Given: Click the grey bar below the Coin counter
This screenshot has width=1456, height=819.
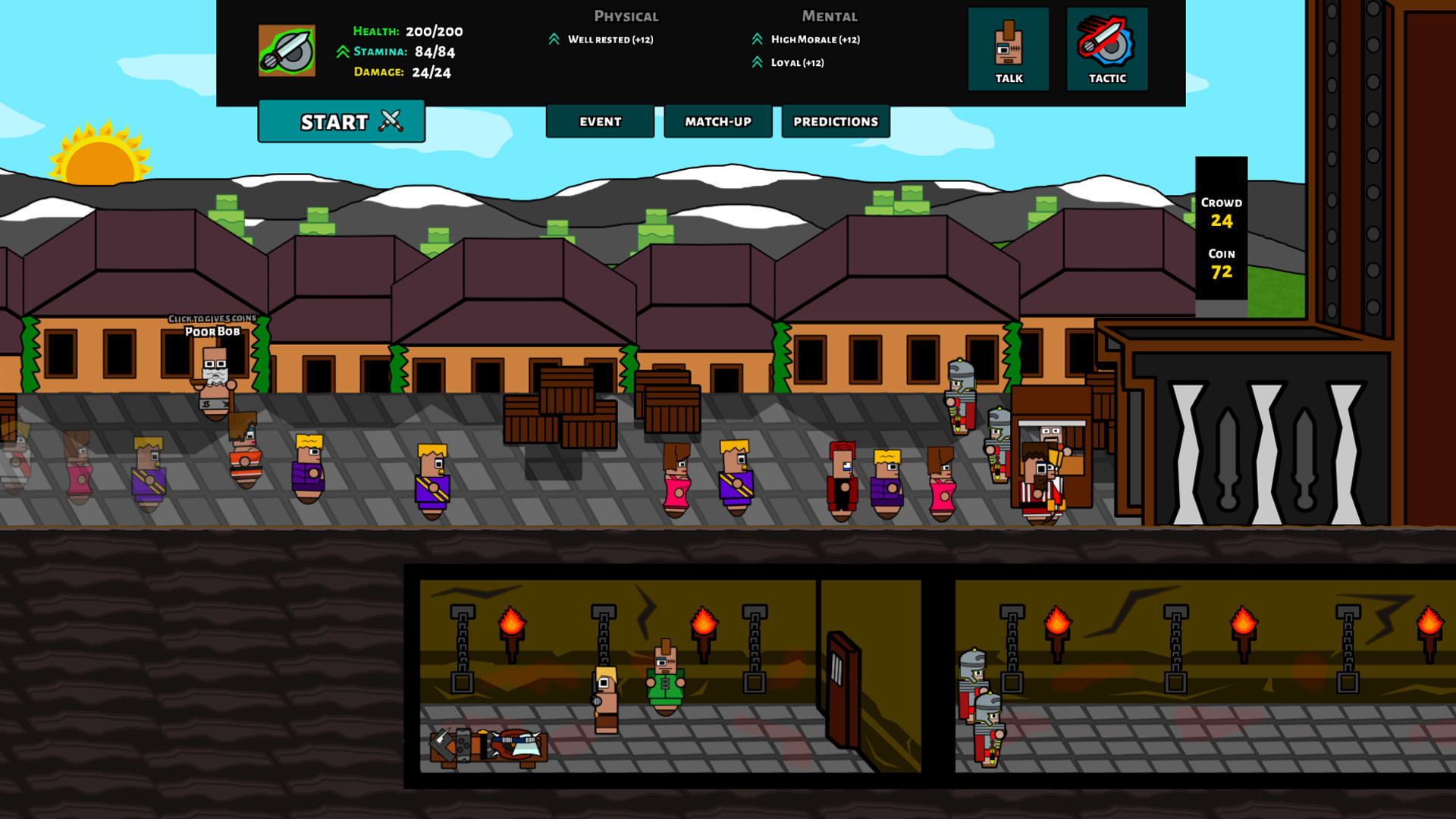Looking at the screenshot, I should click(1222, 306).
